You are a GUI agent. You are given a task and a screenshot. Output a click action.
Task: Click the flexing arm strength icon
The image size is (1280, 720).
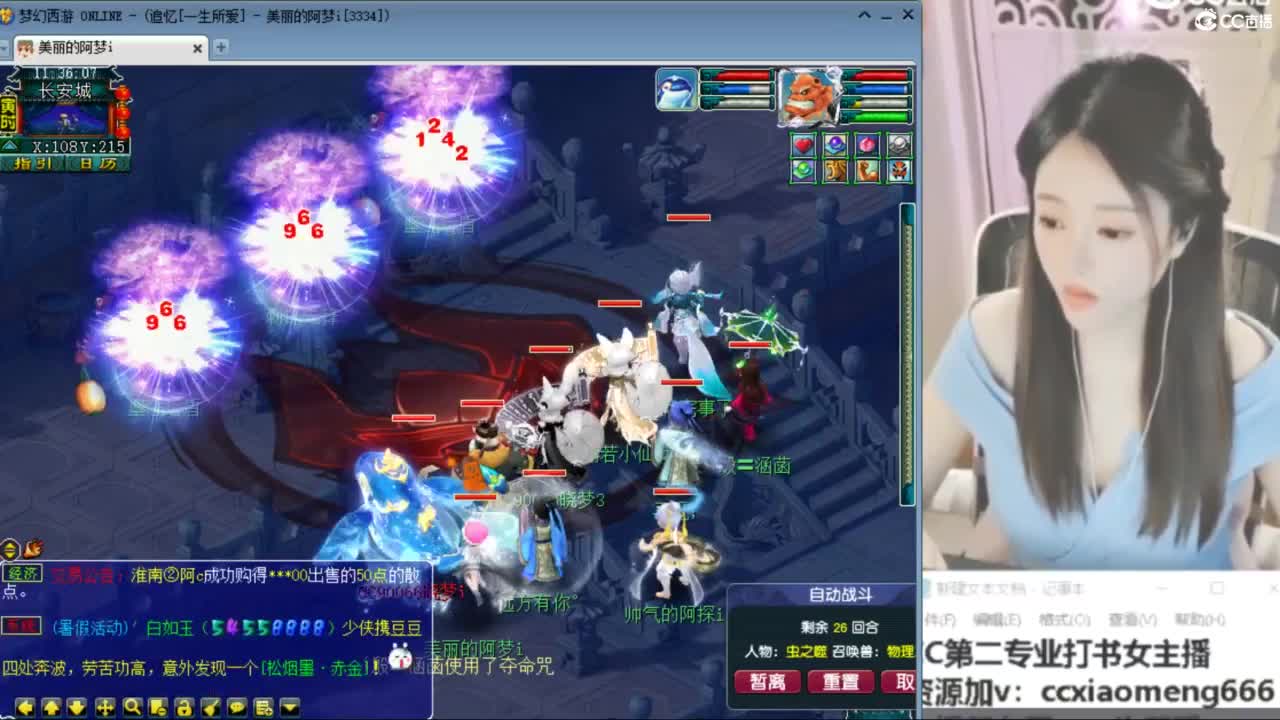[x=866, y=171]
